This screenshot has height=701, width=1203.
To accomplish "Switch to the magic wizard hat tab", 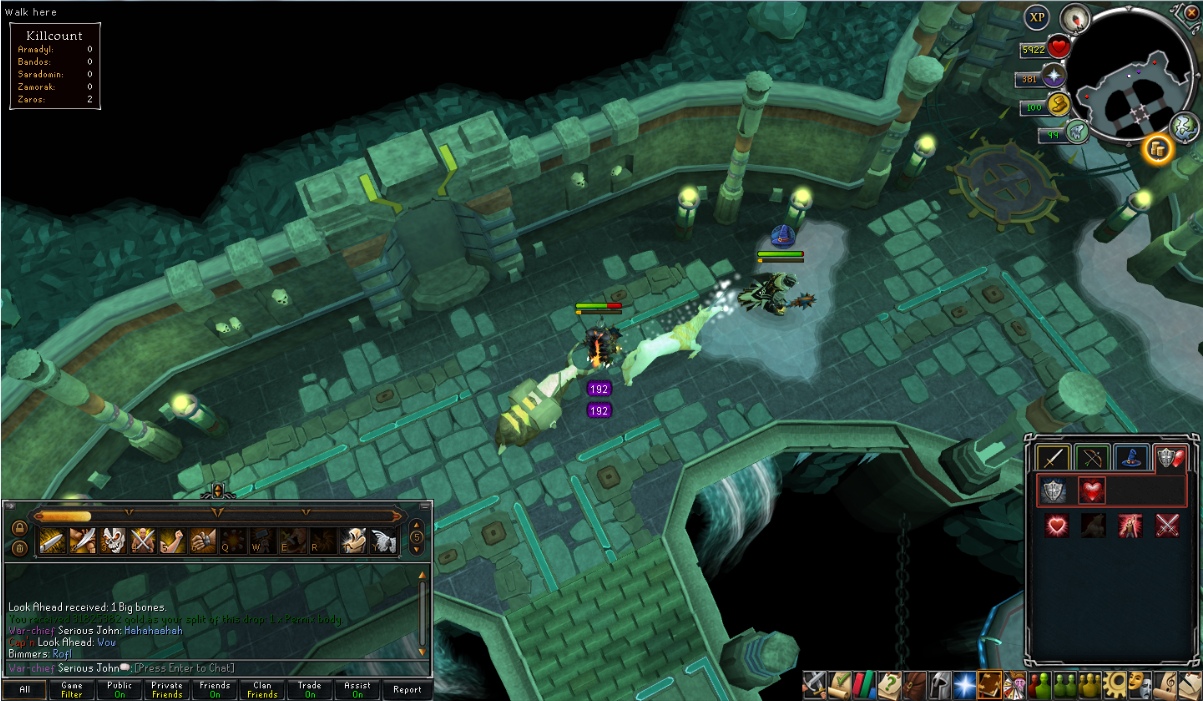I will point(1130,458).
